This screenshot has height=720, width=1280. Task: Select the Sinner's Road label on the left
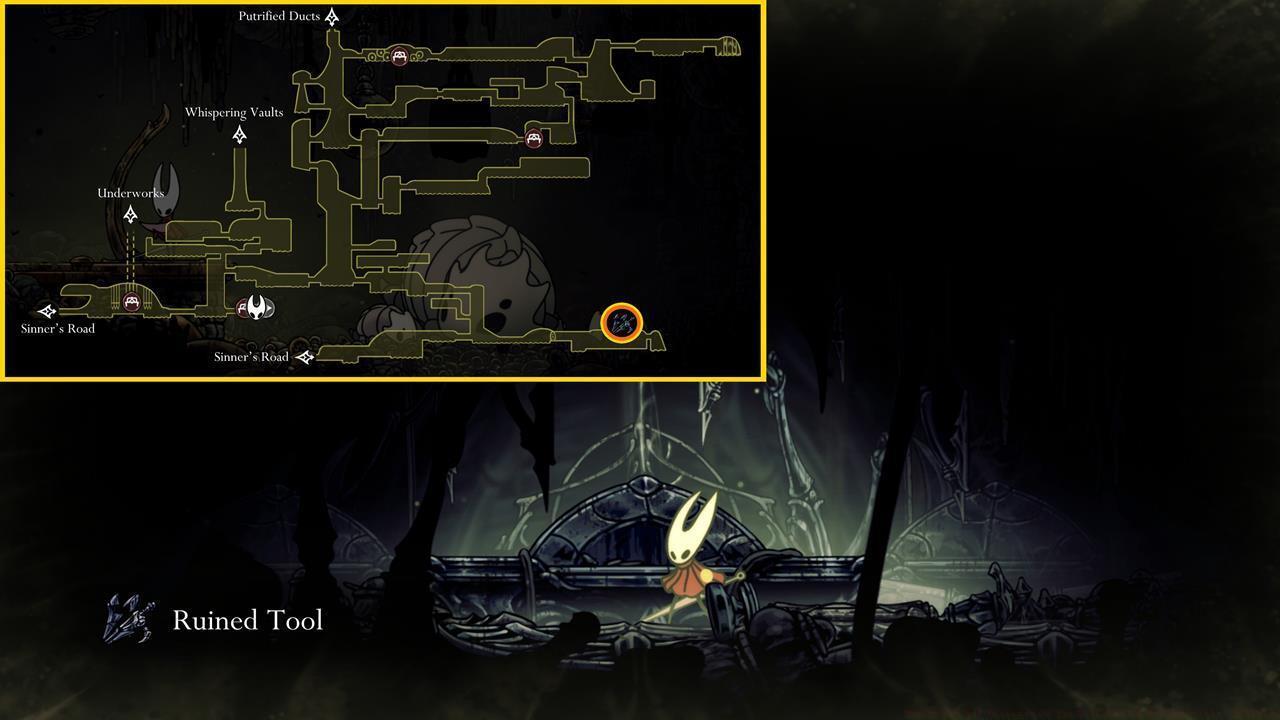coord(58,328)
